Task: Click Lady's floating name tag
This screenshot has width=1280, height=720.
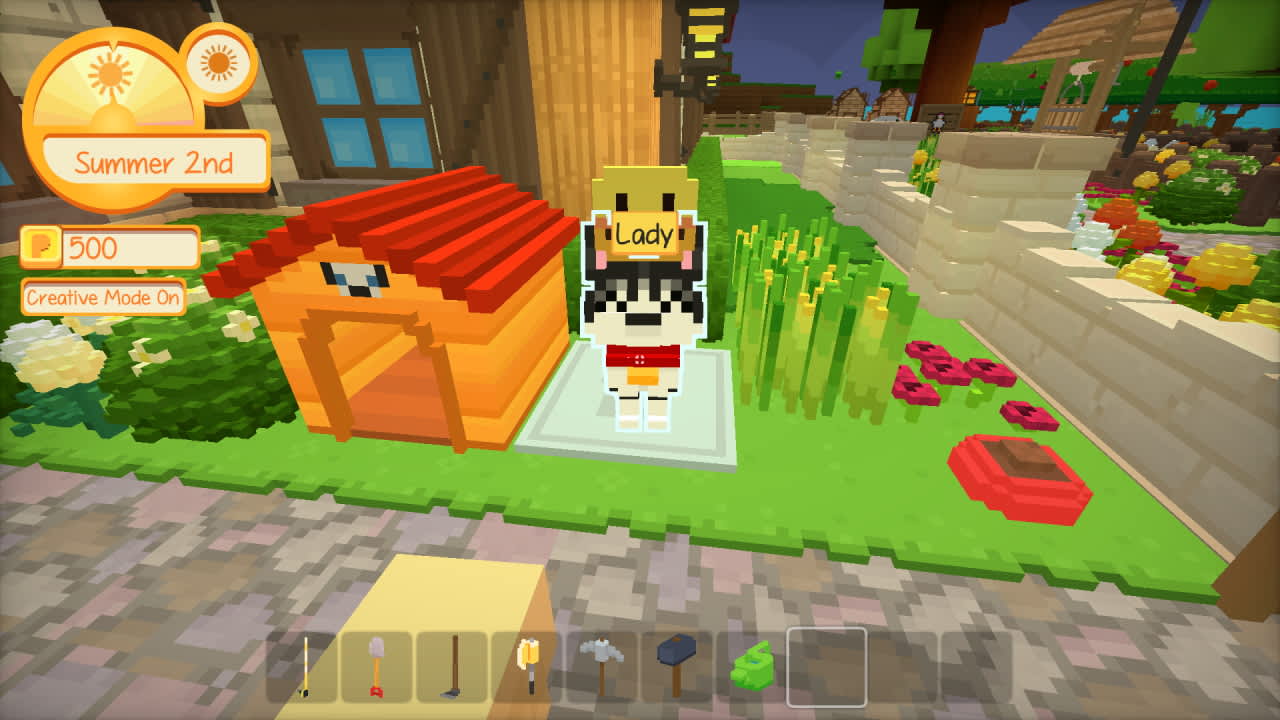Action: pyautogui.click(x=644, y=232)
